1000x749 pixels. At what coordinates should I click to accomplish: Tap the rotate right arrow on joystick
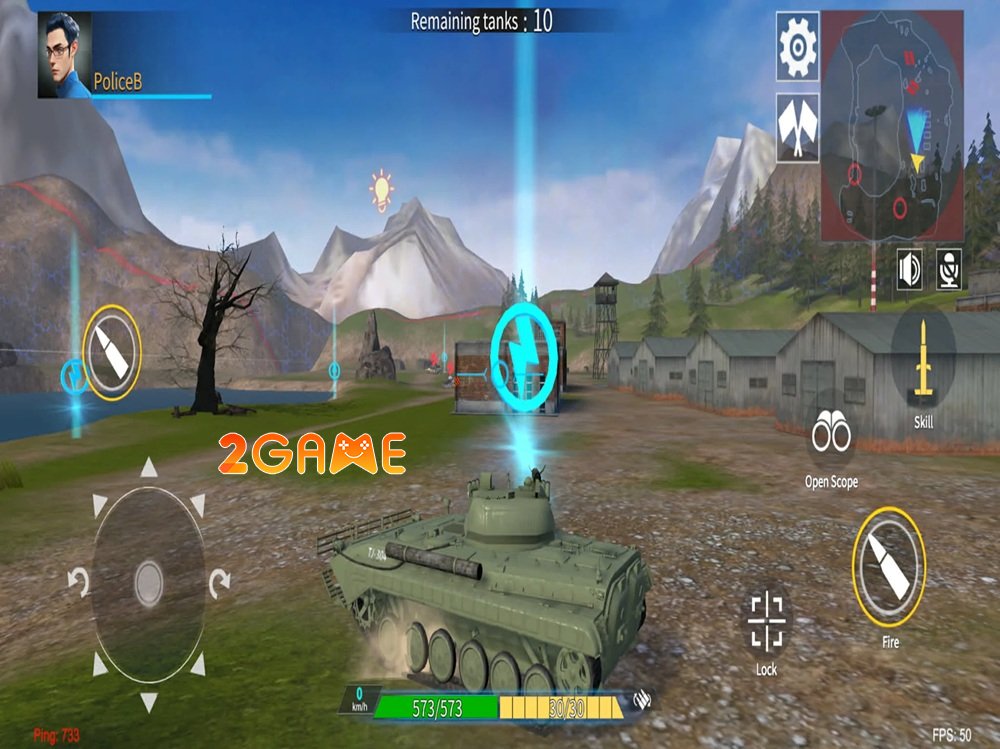[x=220, y=579]
